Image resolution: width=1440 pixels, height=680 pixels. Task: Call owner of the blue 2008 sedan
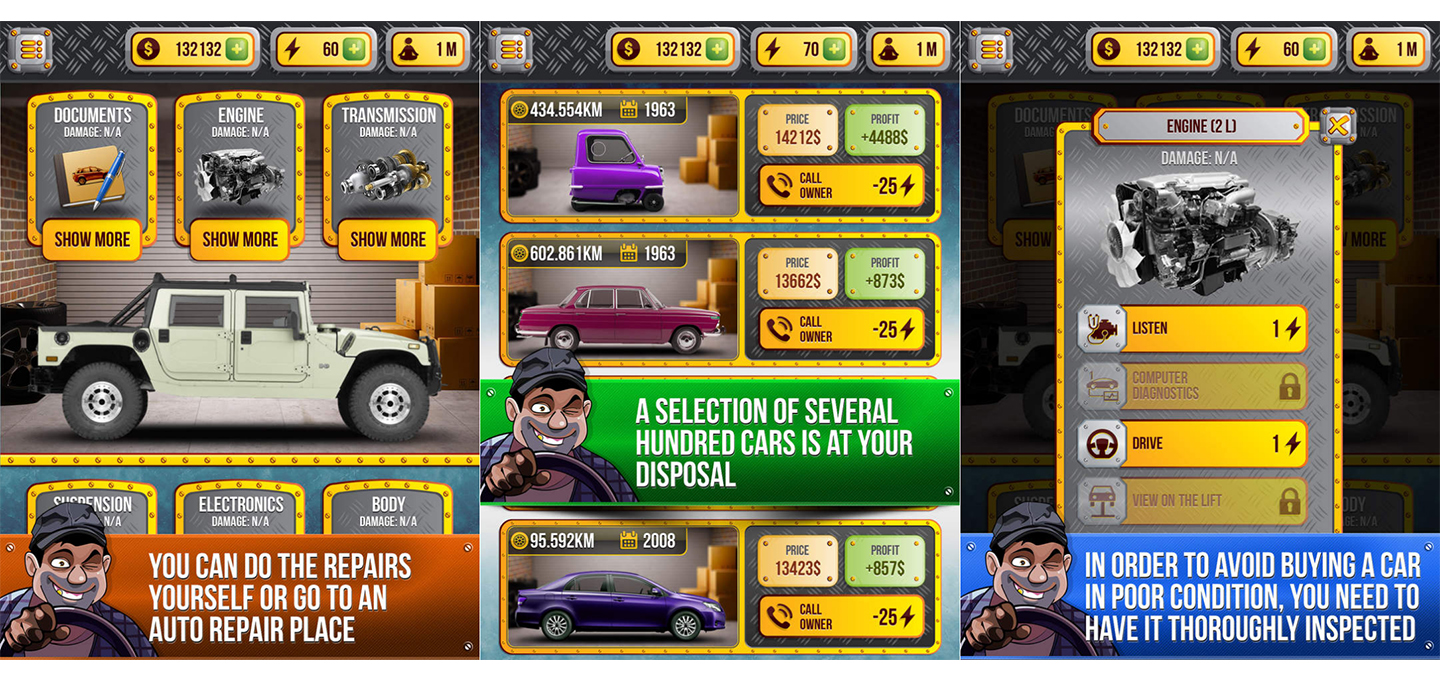(x=840, y=617)
